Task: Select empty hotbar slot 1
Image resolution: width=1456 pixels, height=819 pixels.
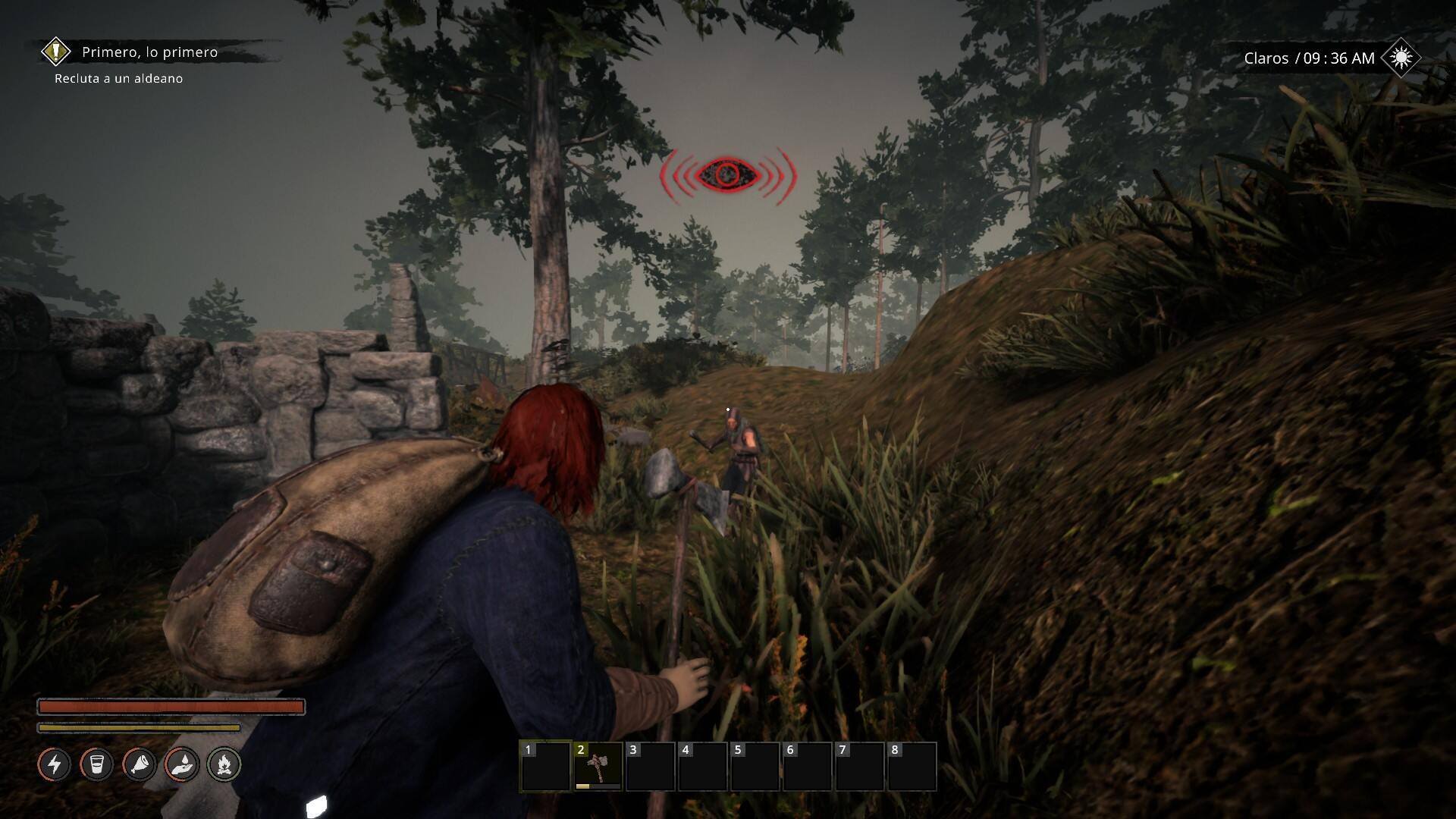Action: pos(545,767)
